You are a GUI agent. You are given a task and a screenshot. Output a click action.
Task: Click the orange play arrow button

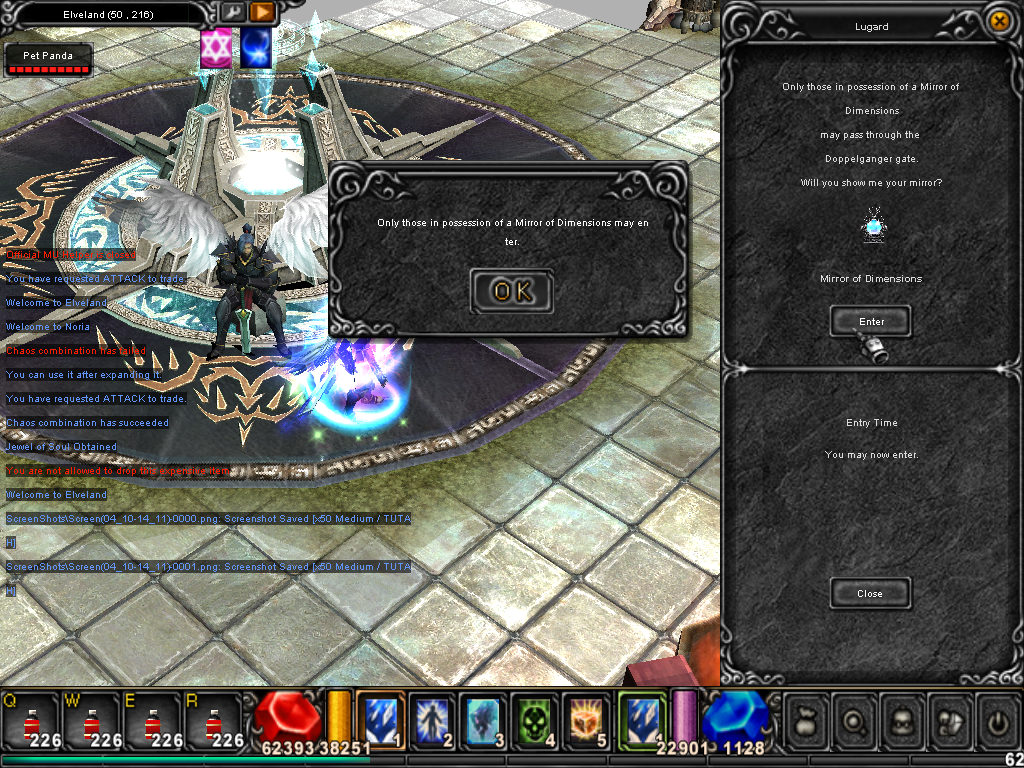coord(262,13)
